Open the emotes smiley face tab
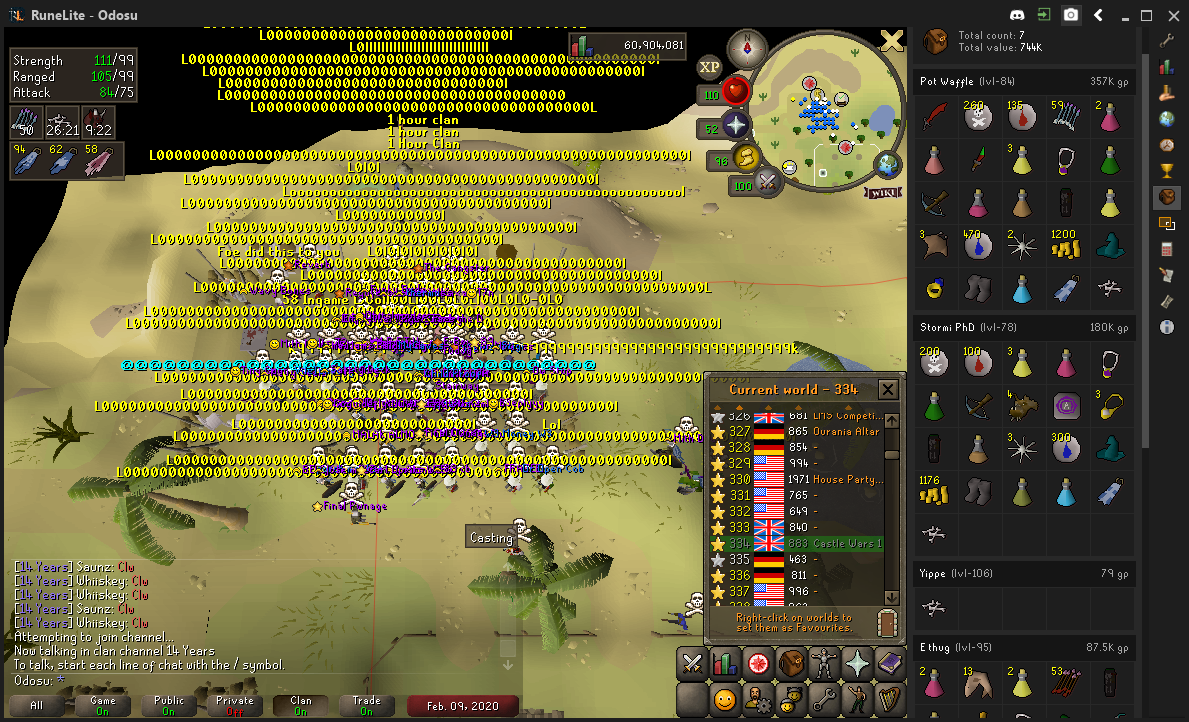 [x=725, y=699]
